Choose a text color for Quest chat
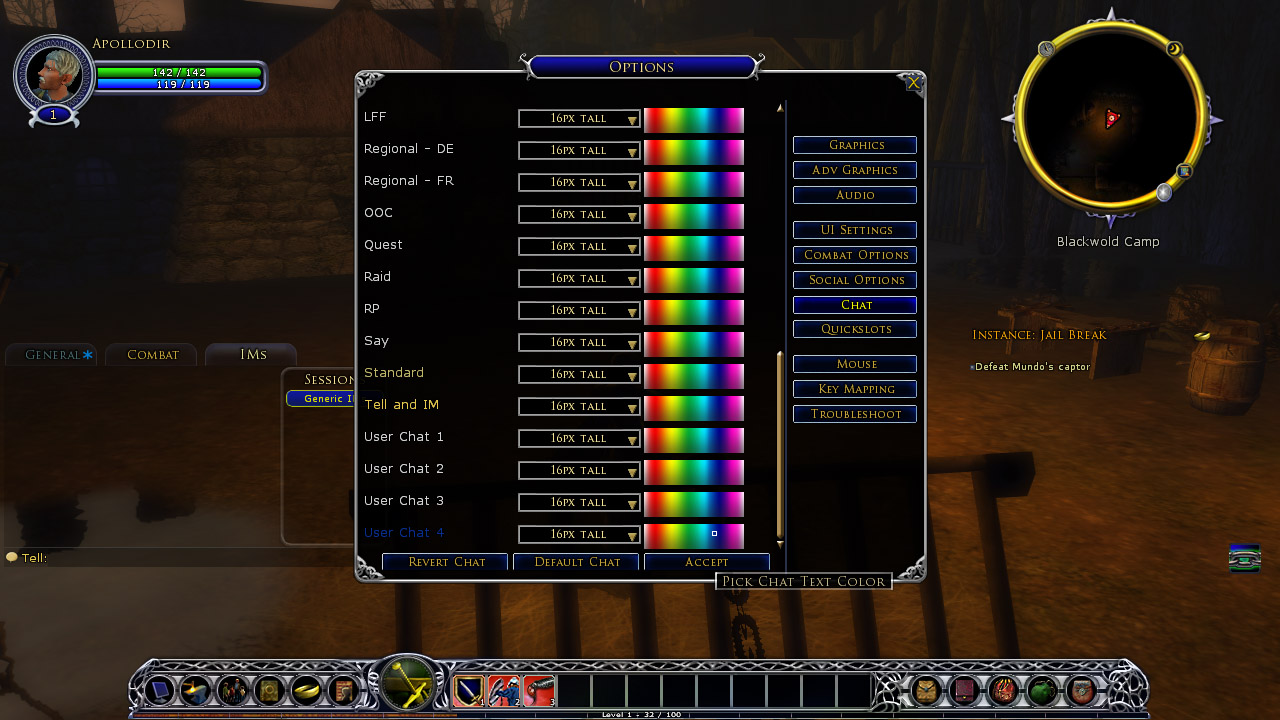 pos(694,248)
